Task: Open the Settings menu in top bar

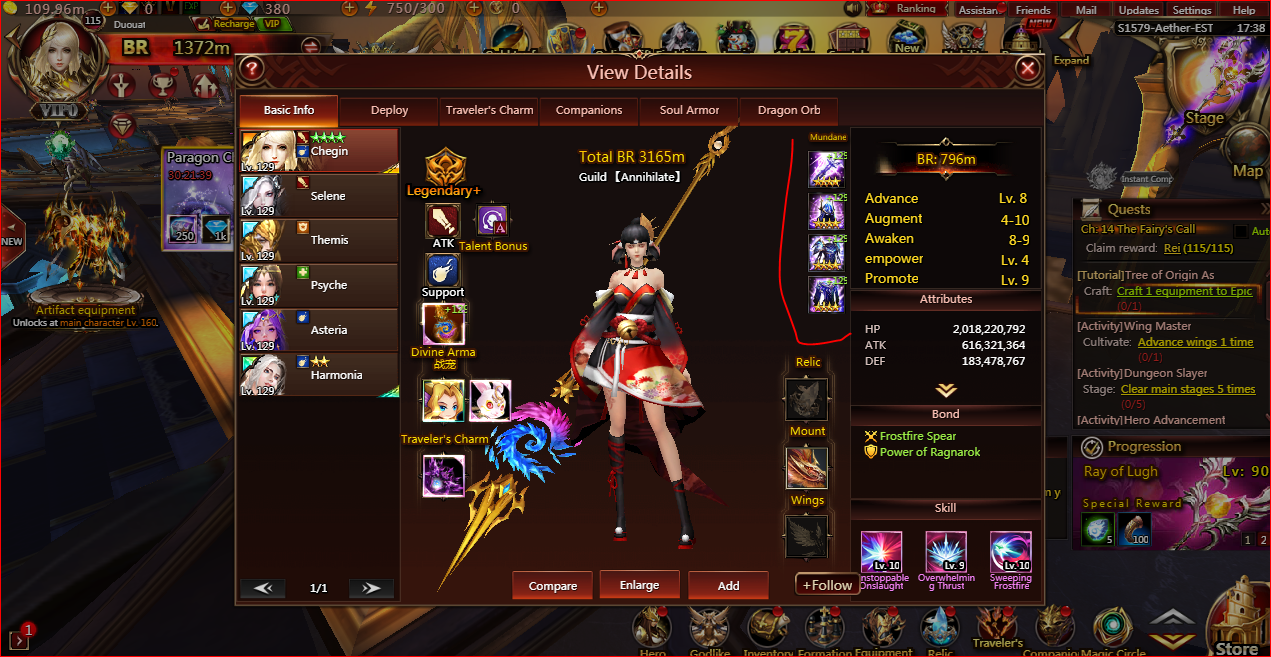Action: pyautogui.click(x=1192, y=10)
